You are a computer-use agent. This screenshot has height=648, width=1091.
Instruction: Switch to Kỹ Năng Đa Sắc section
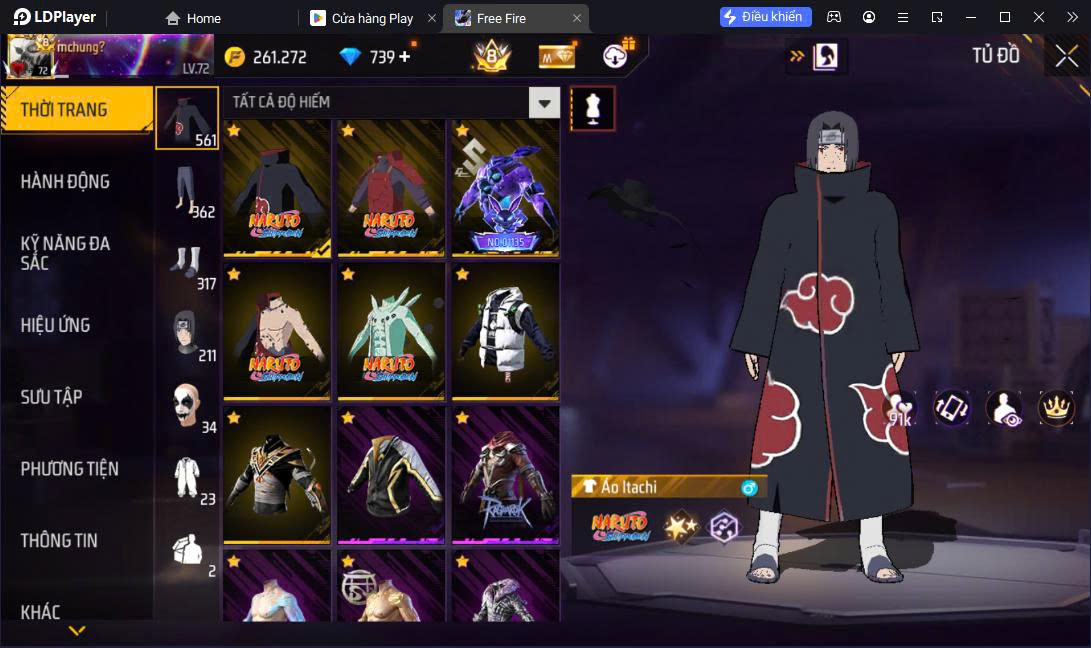pyautogui.click(x=65, y=253)
